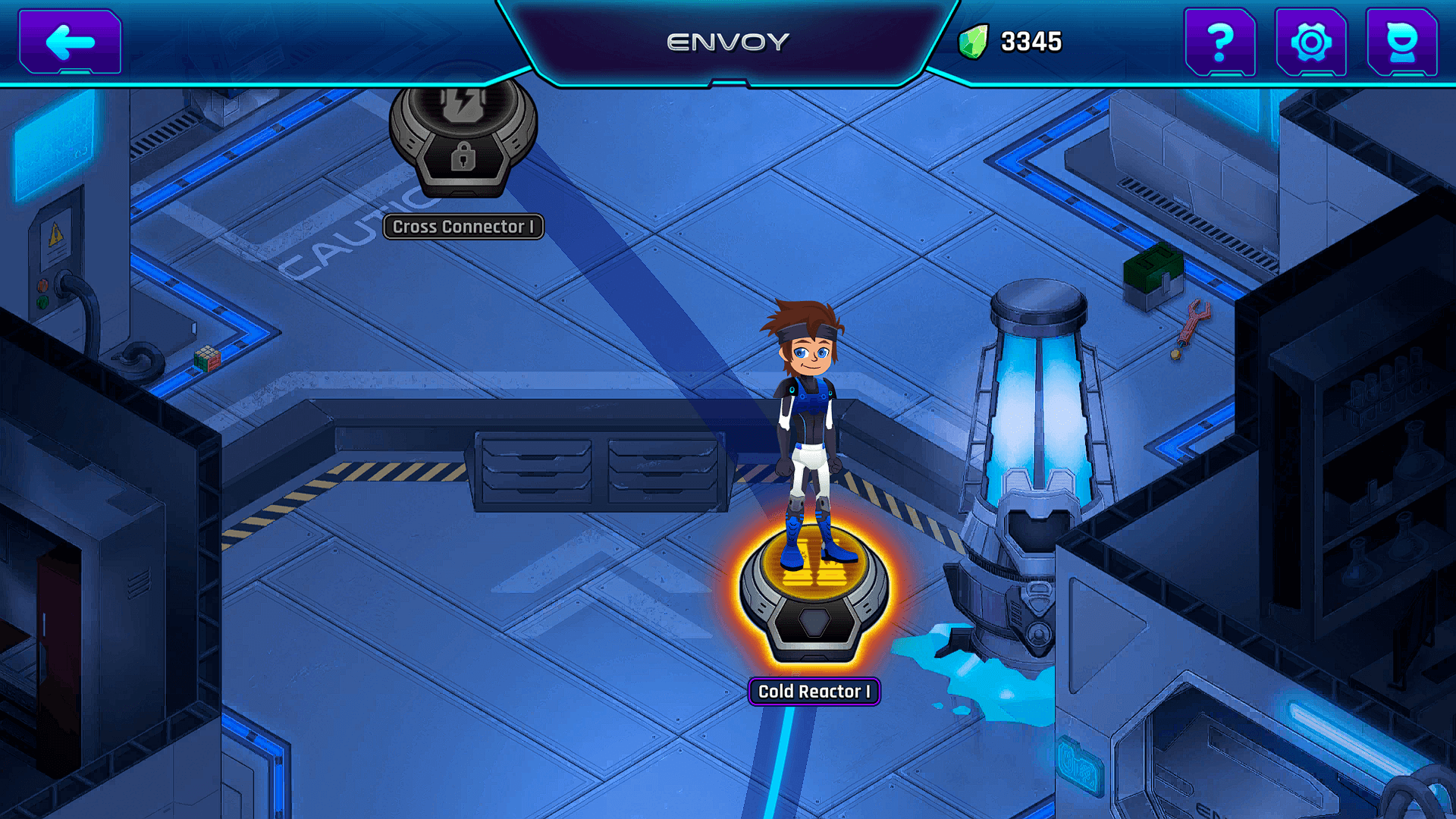This screenshot has height=819, width=1456.
Task: Select the Cold Reactor I level pad
Action: point(814,599)
